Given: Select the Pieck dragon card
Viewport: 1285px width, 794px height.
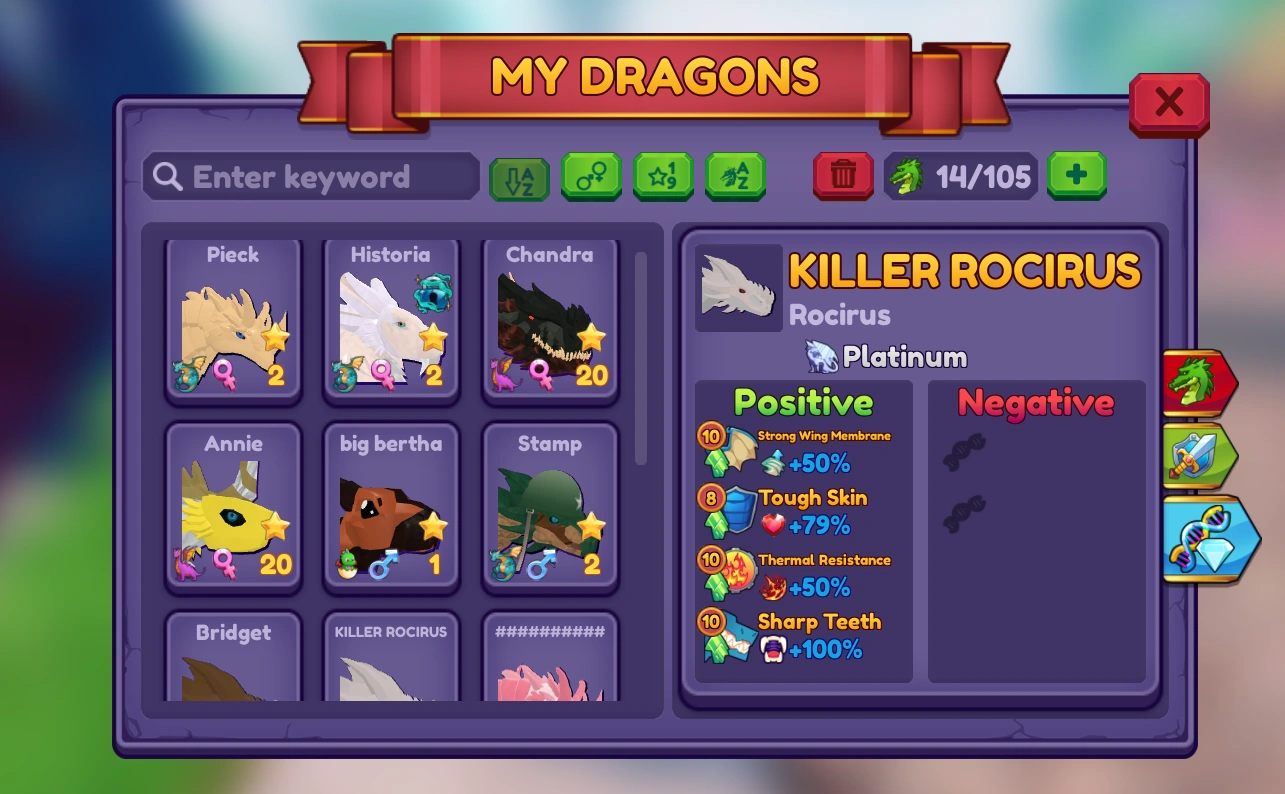Looking at the screenshot, I should click(x=233, y=320).
